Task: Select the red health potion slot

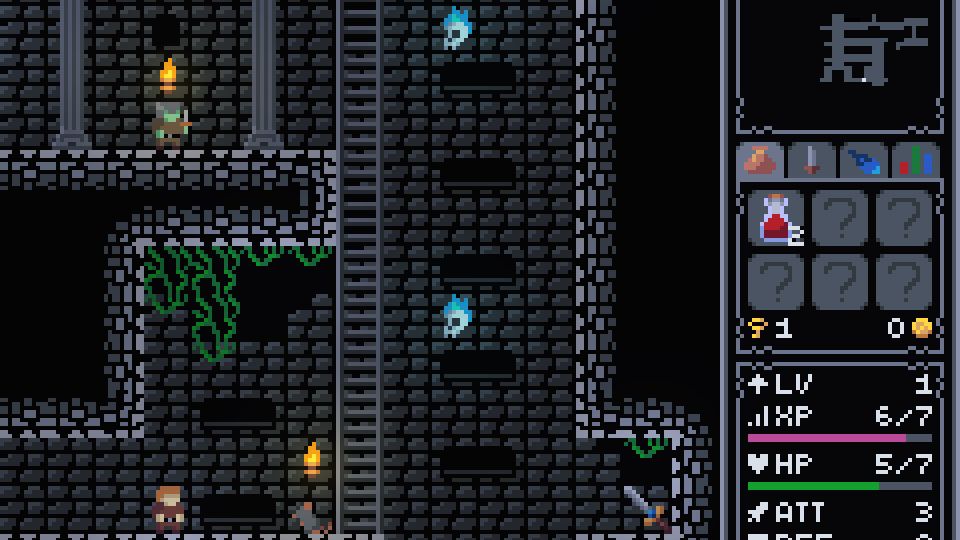Action: coord(778,220)
